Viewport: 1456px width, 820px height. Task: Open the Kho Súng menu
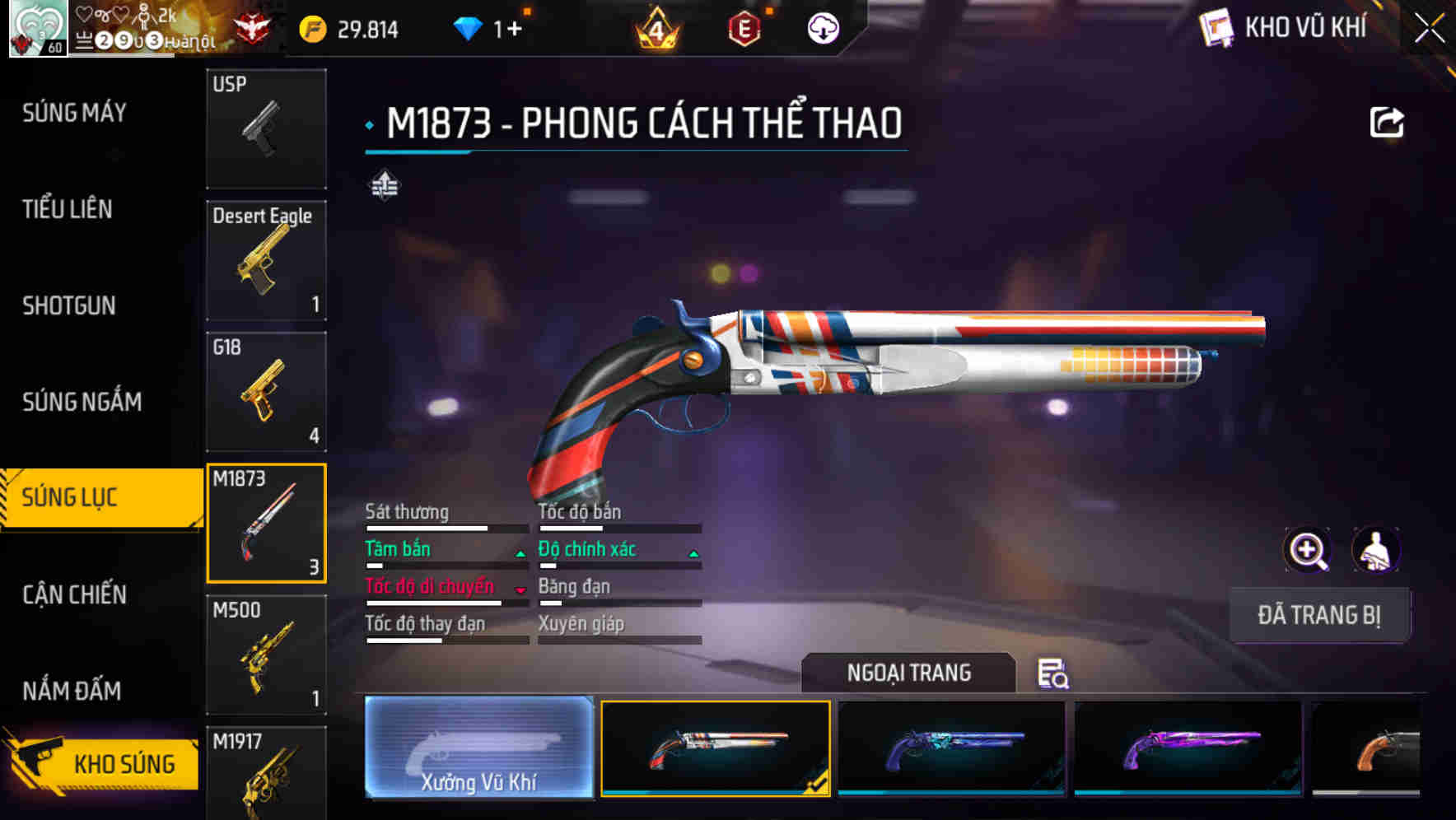pos(103,763)
